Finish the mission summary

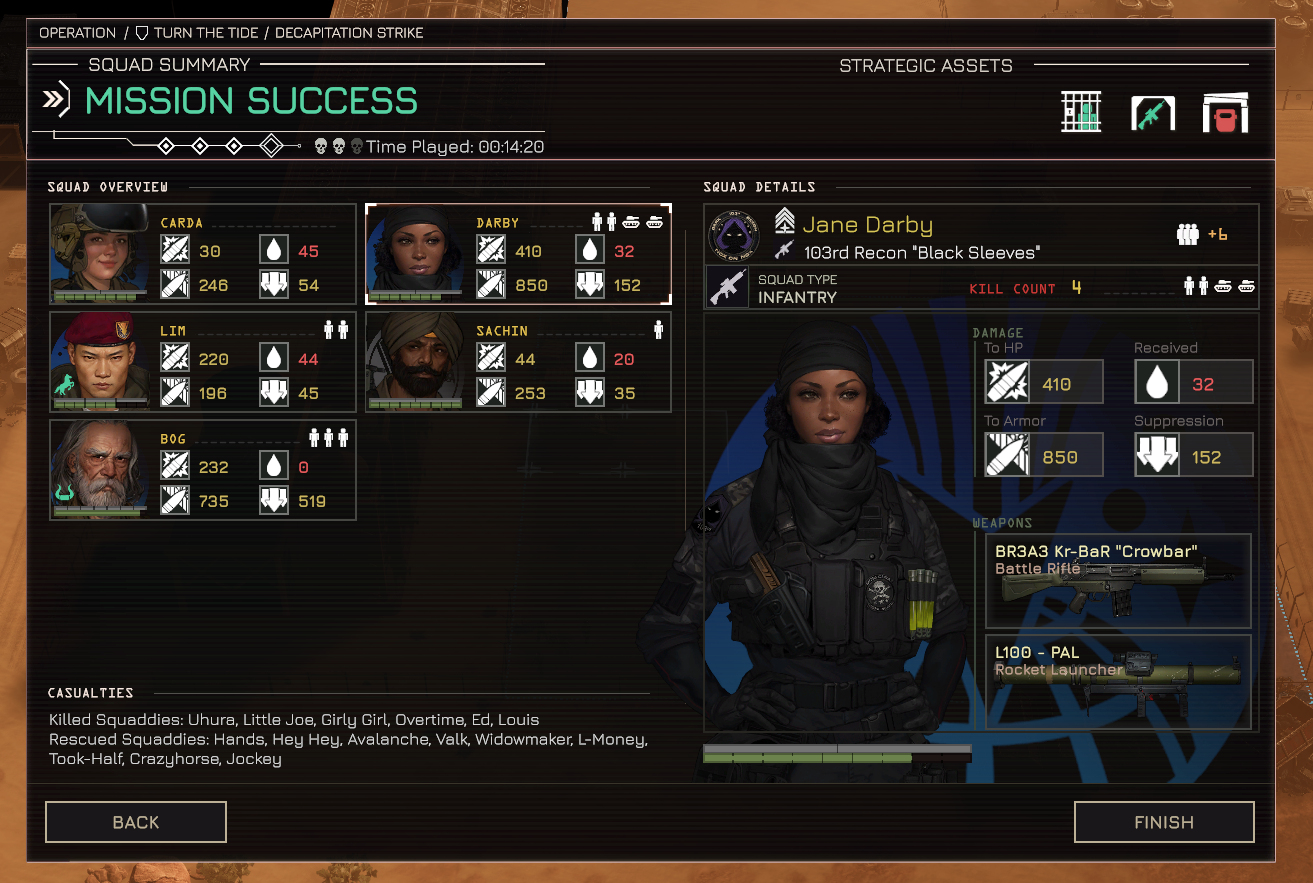point(1164,822)
